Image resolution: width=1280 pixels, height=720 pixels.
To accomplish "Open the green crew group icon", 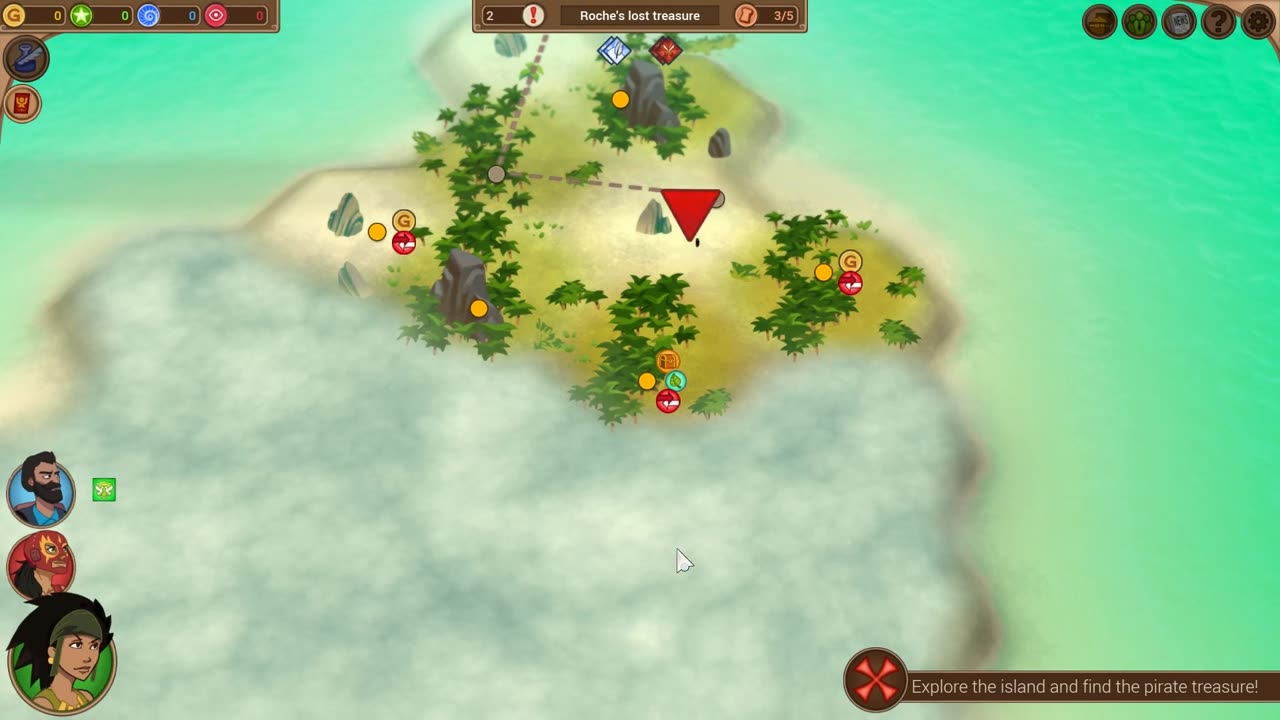I will point(1139,21).
